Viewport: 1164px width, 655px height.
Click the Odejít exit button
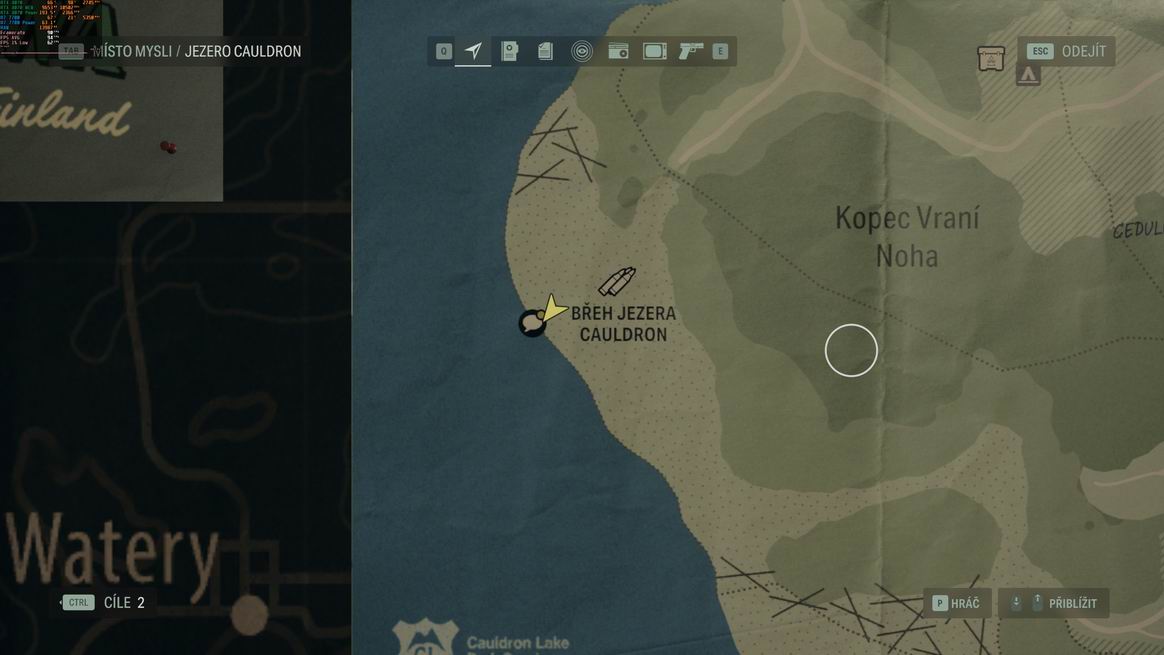[x=1066, y=51]
